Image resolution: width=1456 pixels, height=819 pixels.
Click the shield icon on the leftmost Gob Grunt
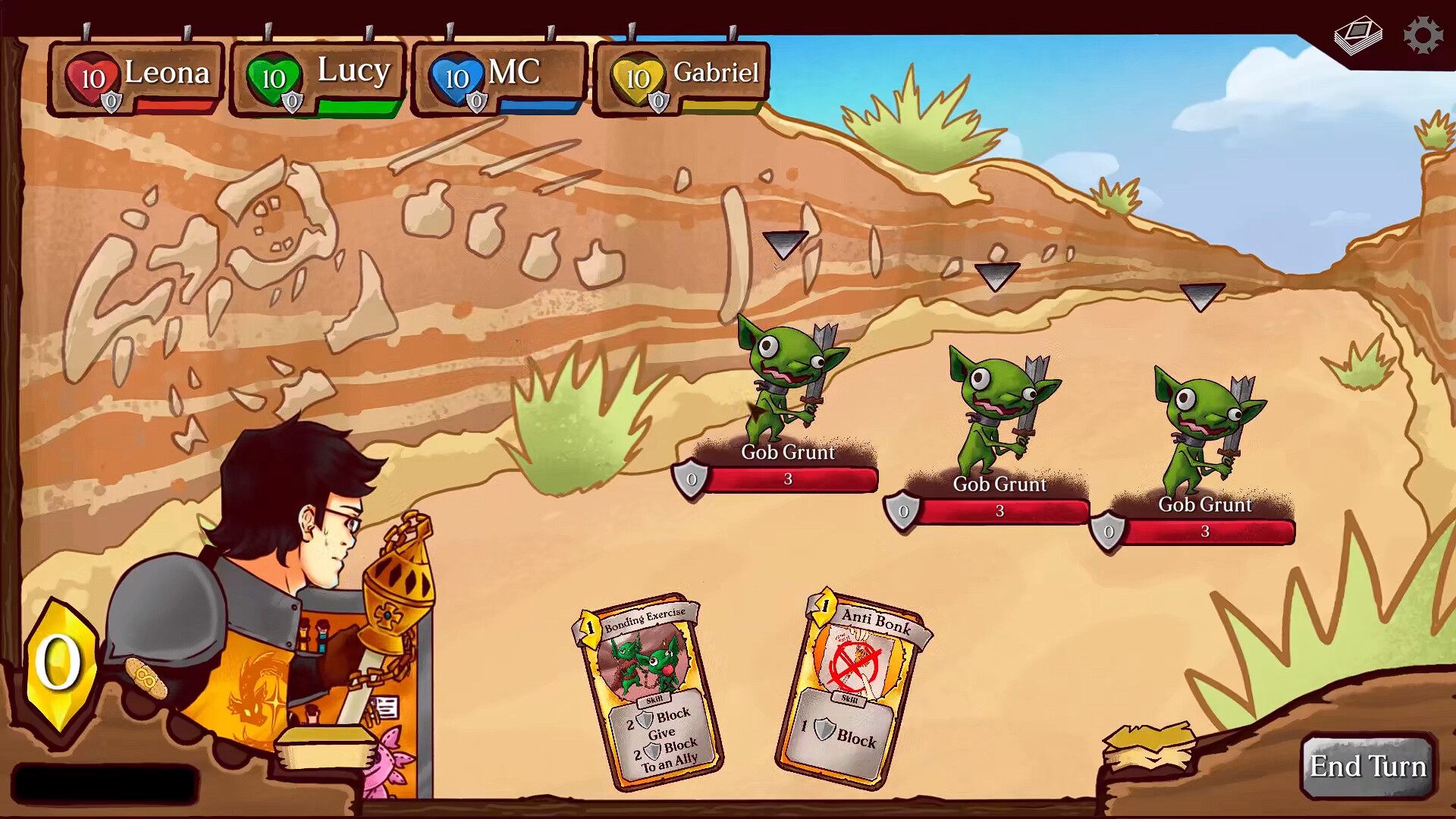pos(691,479)
